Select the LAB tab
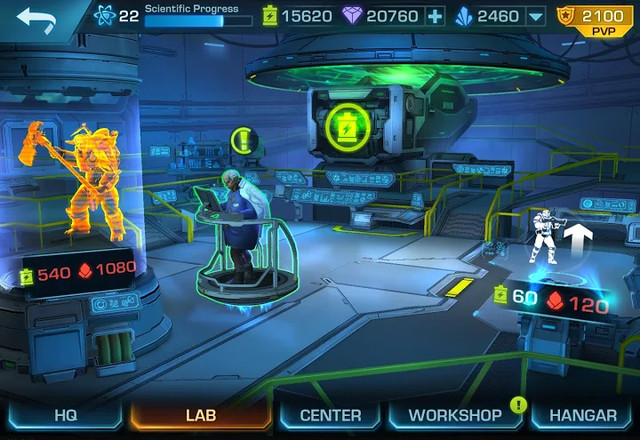 [200, 414]
